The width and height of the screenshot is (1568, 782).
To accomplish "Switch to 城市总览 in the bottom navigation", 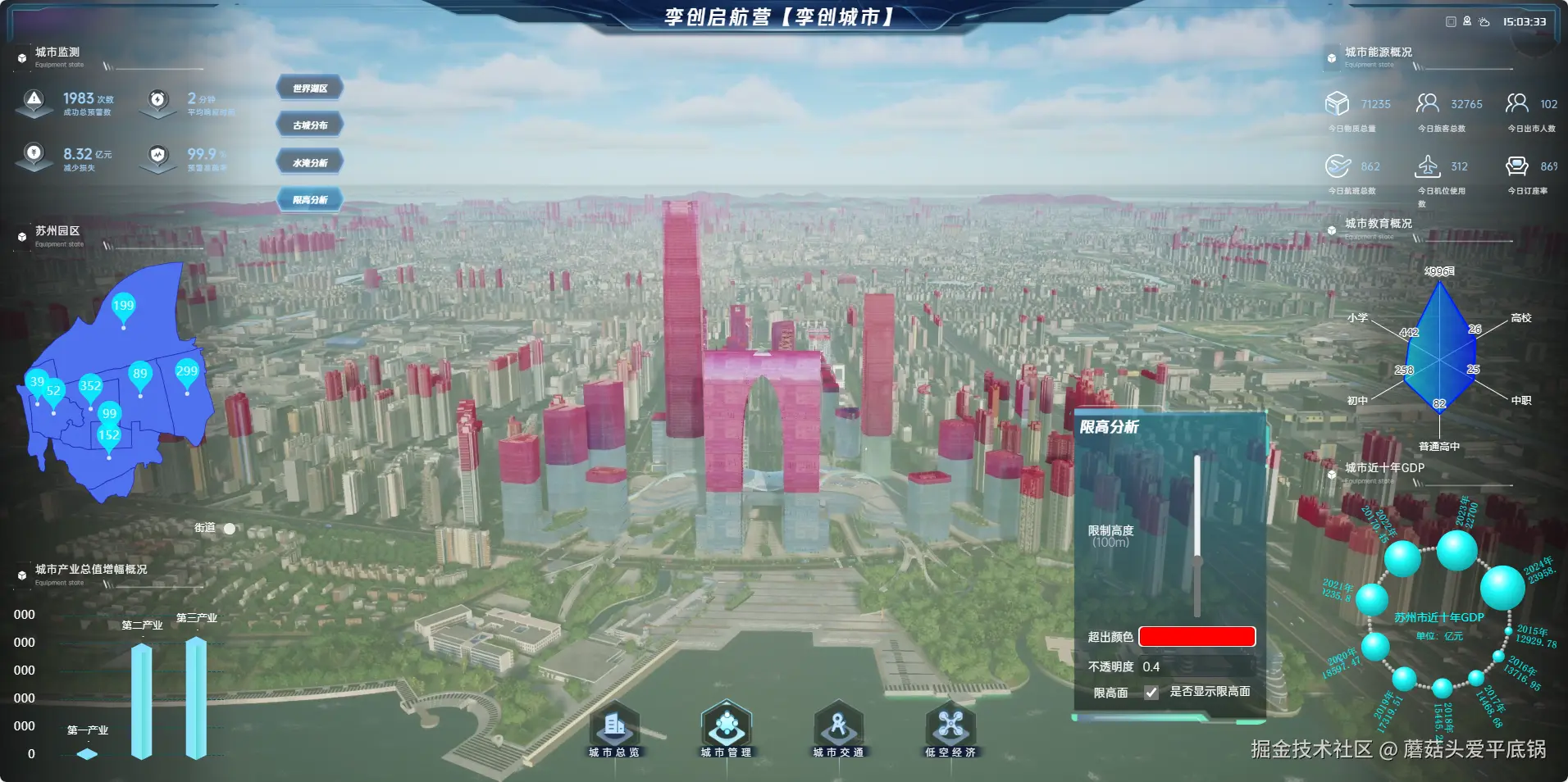I will tap(614, 728).
